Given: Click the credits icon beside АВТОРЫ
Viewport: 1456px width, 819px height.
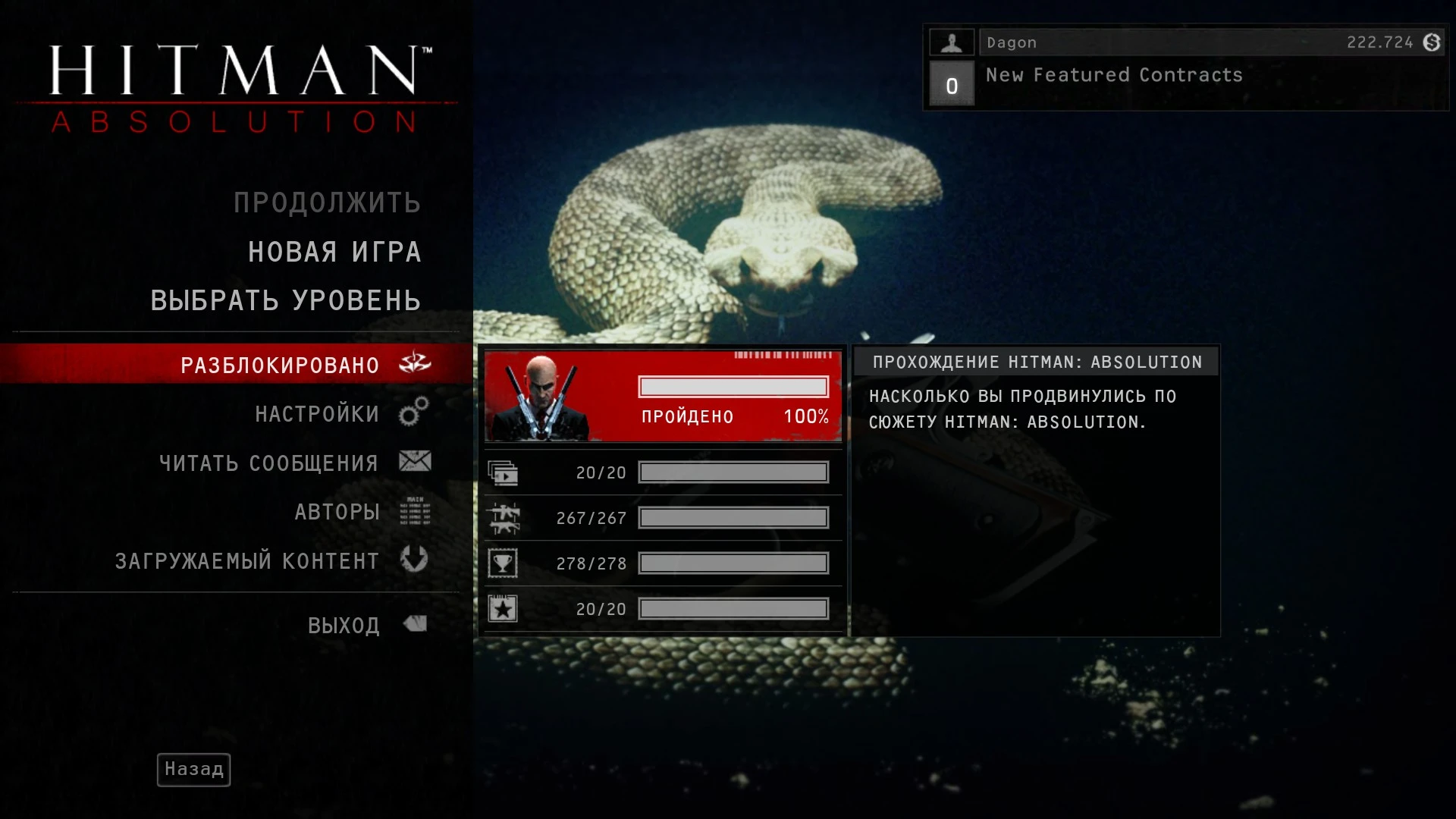Looking at the screenshot, I should click(x=413, y=511).
